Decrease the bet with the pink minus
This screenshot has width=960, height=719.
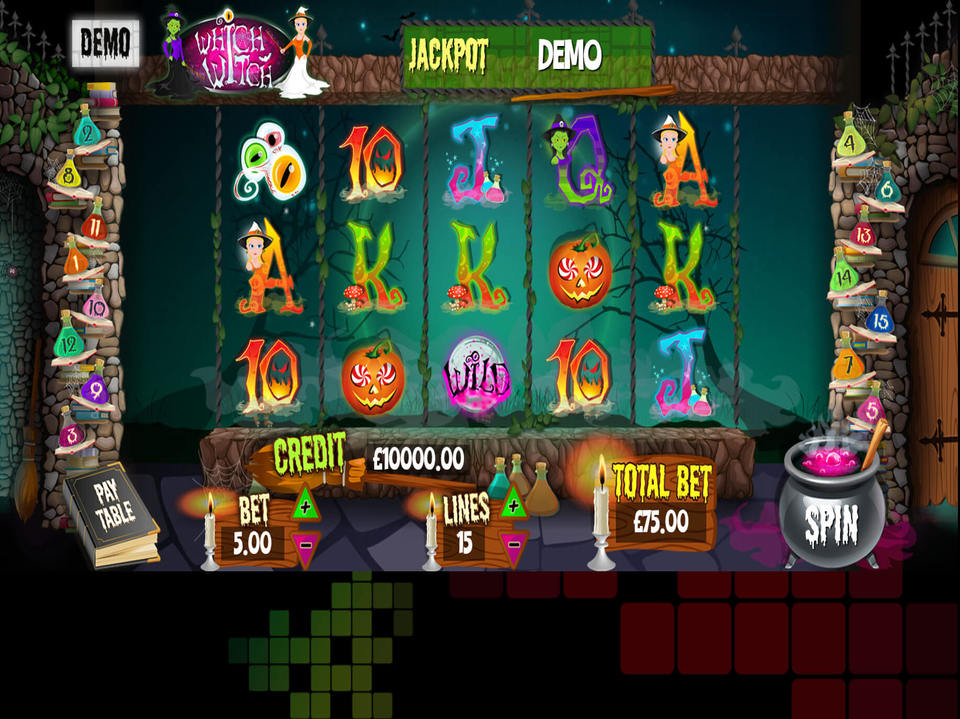tap(304, 545)
